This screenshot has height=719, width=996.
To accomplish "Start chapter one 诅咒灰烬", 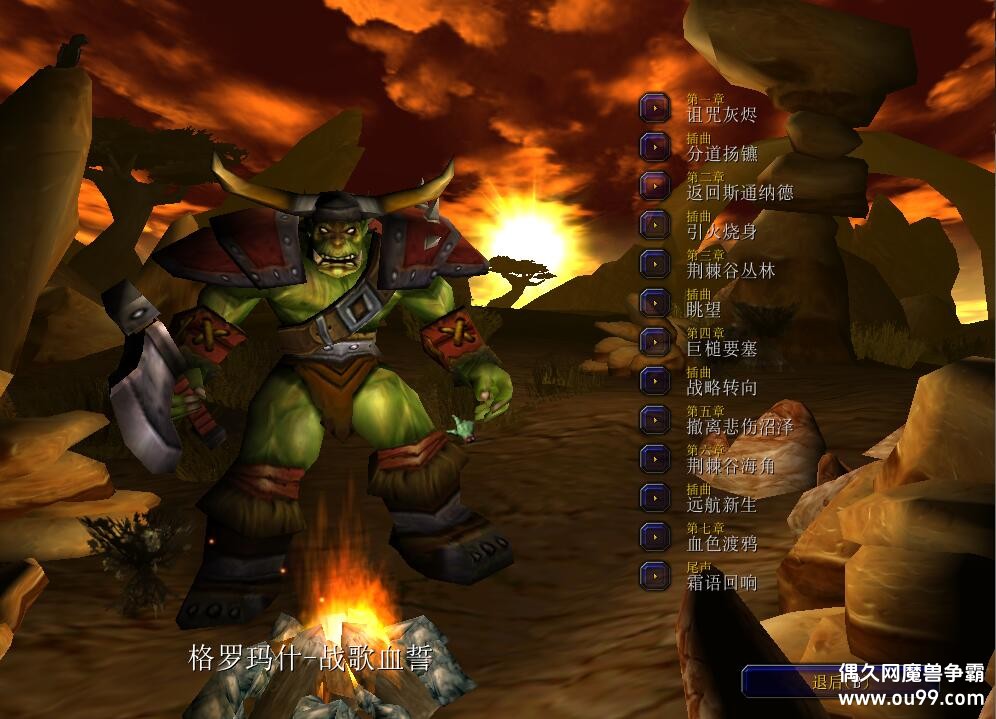I will click(655, 108).
